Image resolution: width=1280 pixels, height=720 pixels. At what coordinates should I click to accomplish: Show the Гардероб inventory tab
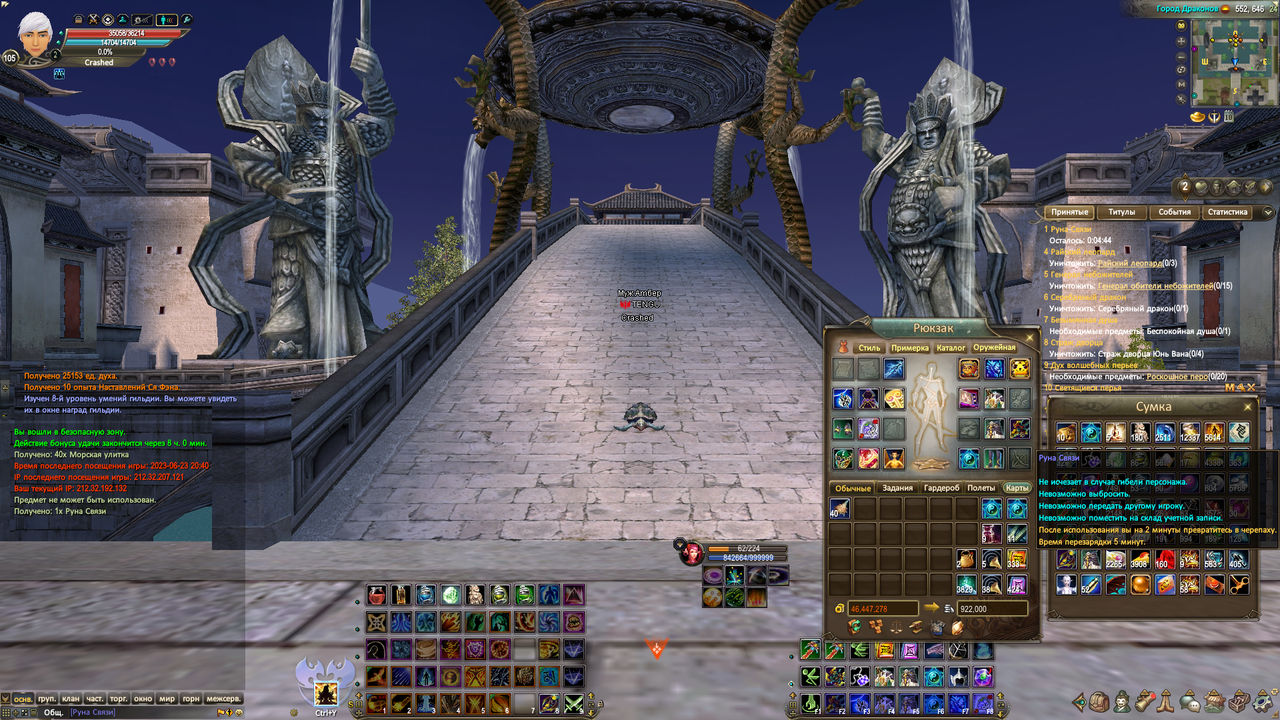pos(940,488)
